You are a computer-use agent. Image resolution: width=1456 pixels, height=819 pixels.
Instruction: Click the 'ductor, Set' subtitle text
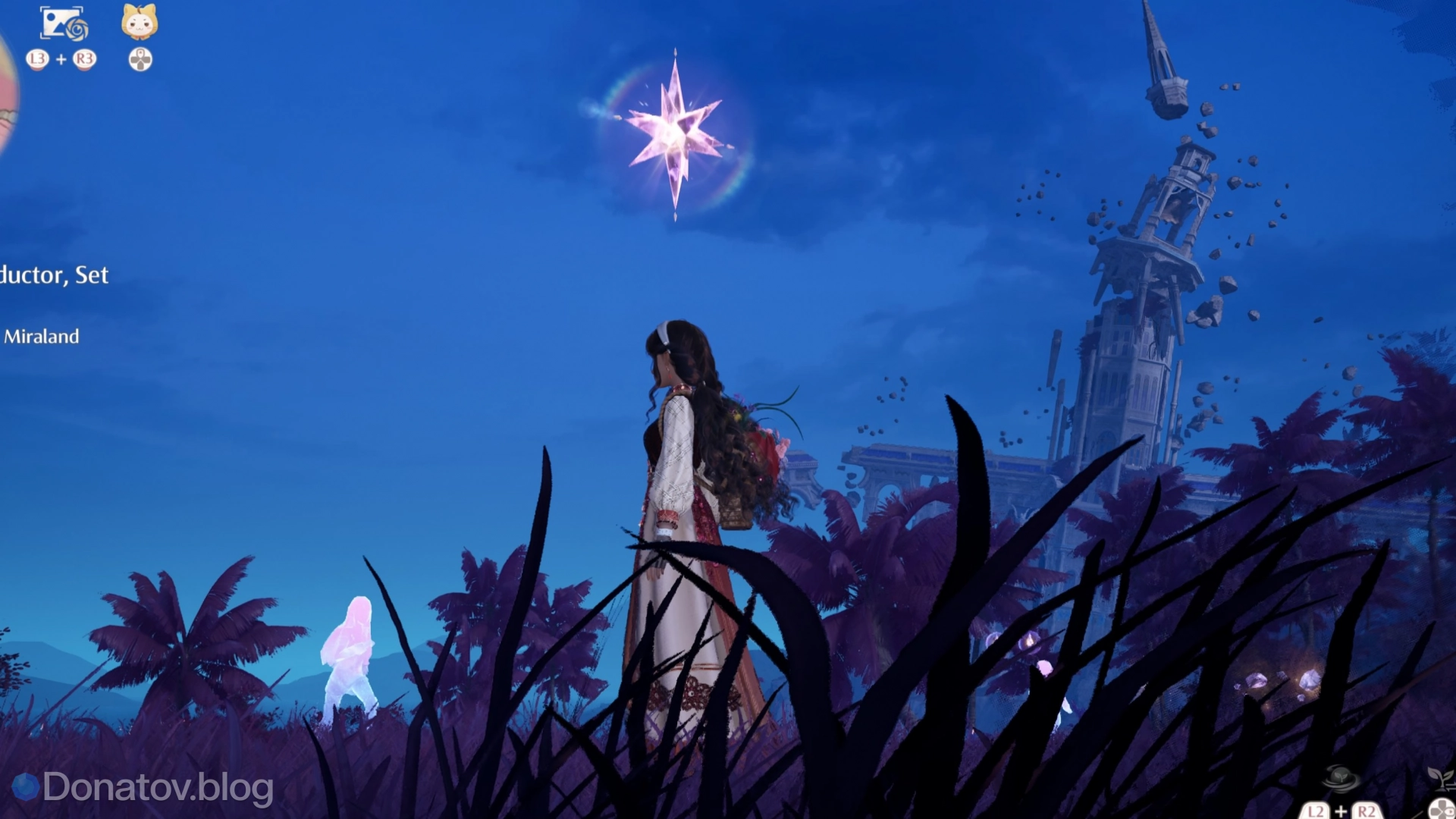55,276
